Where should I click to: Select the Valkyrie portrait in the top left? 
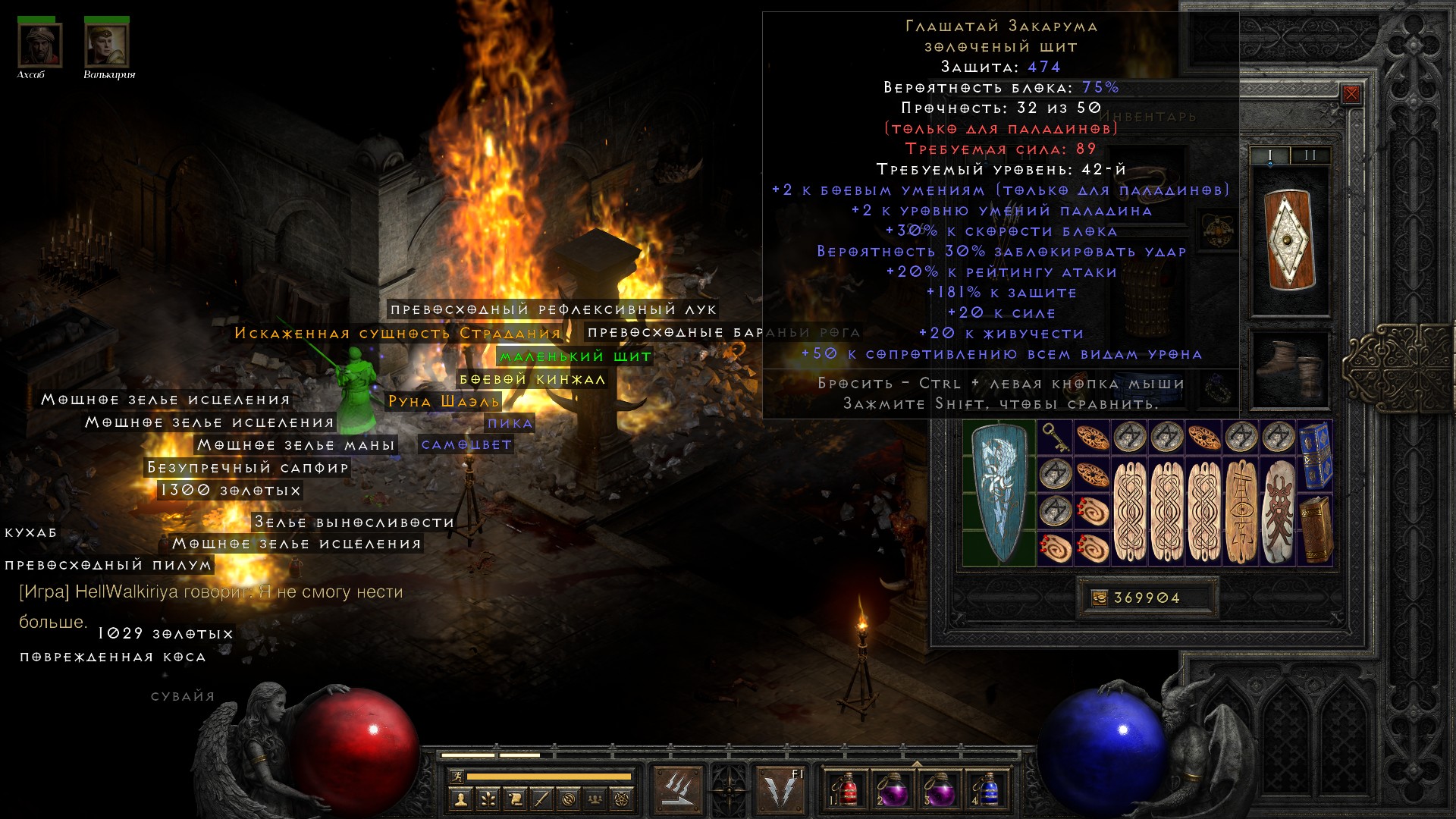tap(107, 44)
